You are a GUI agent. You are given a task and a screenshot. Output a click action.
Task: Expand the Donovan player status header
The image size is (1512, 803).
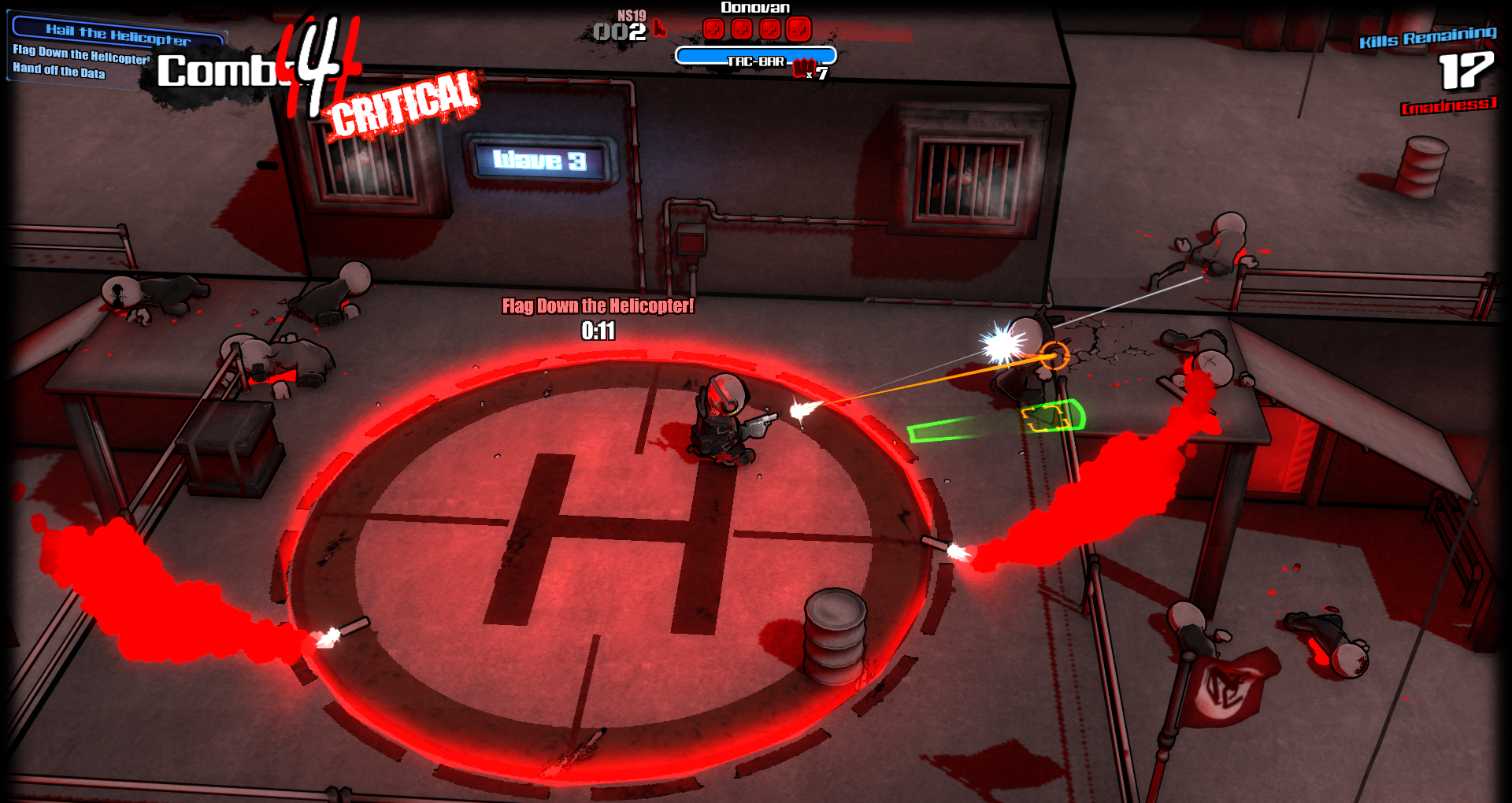click(757, 7)
